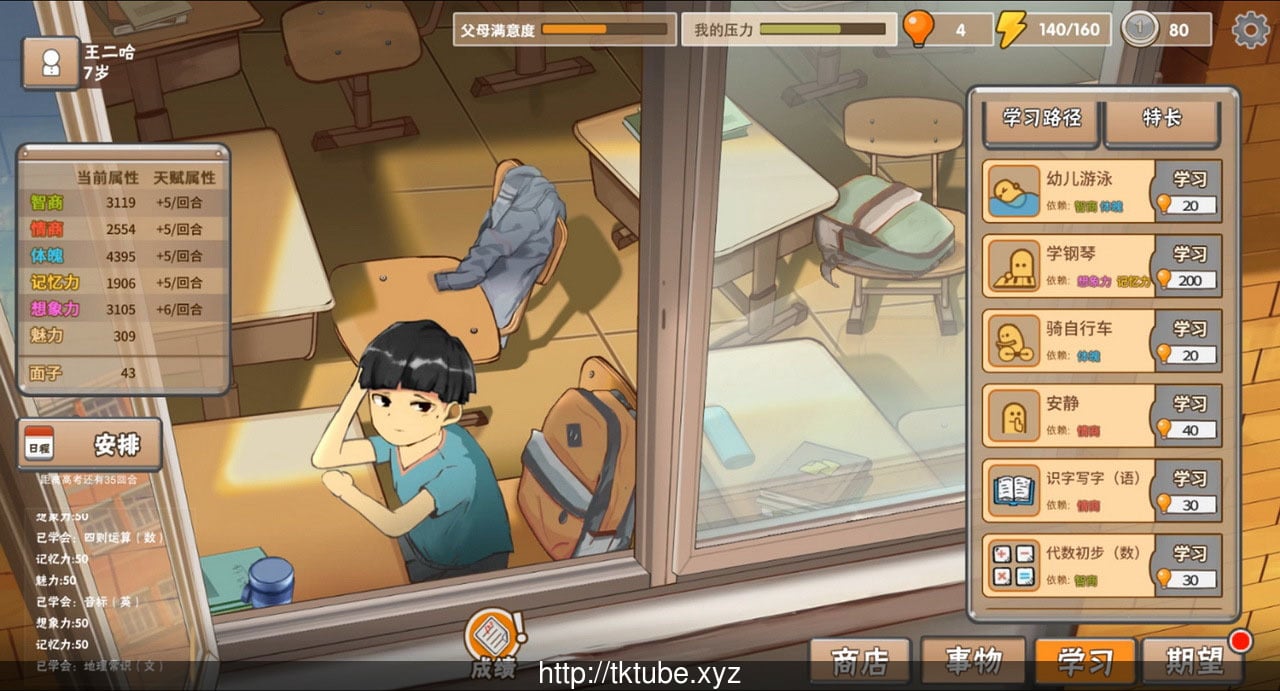The width and height of the screenshot is (1280, 691).
Task: Open the player avatar profile for 王二哈
Action: (x=50, y=62)
